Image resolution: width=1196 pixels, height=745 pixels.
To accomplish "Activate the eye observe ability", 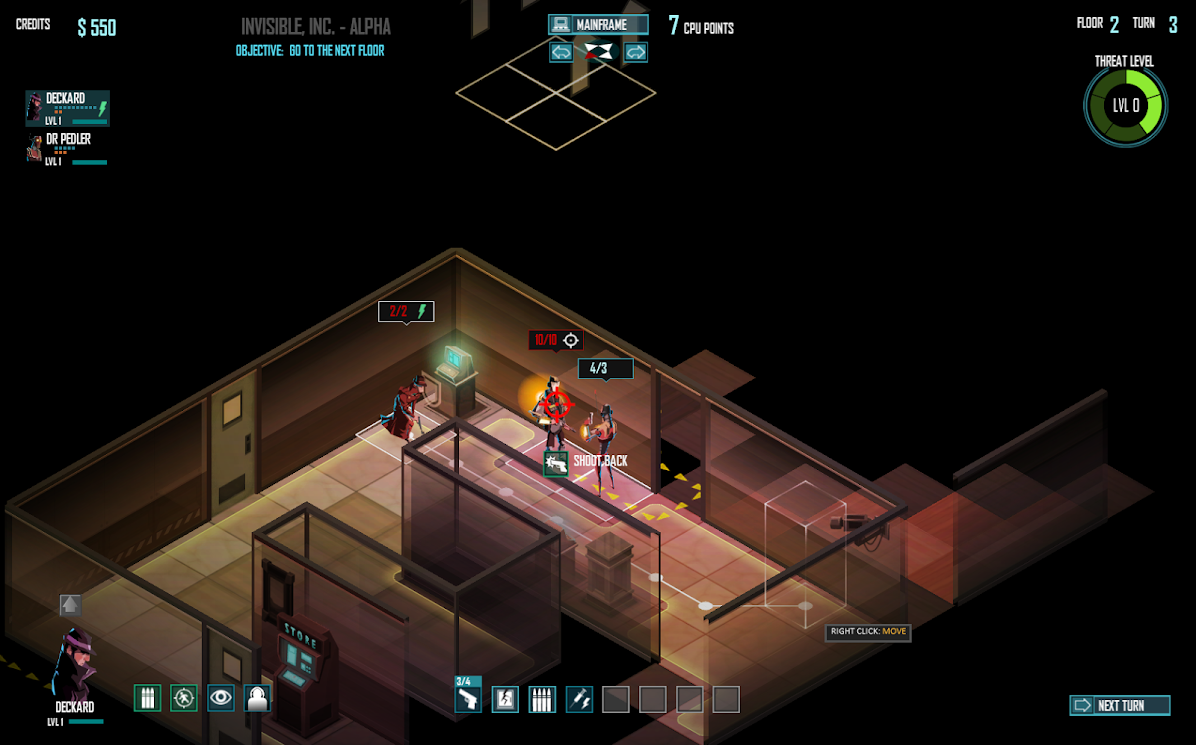I will pyautogui.click(x=221, y=697).
